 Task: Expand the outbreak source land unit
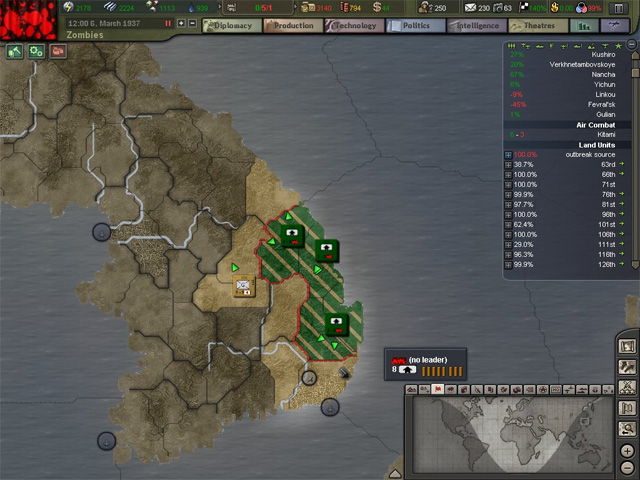509,155
